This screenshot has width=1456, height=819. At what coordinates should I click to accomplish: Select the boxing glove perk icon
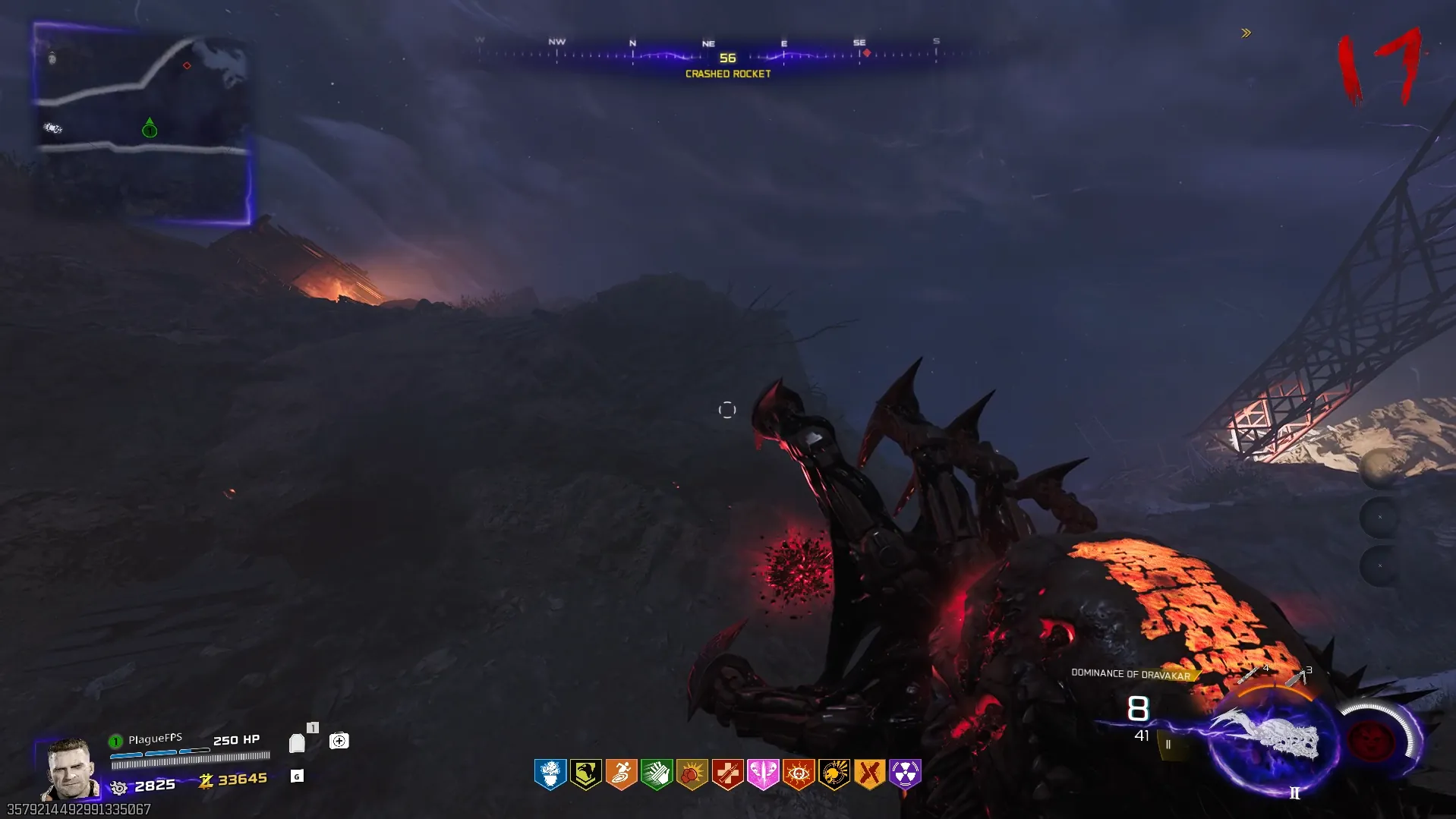point(692,774)
